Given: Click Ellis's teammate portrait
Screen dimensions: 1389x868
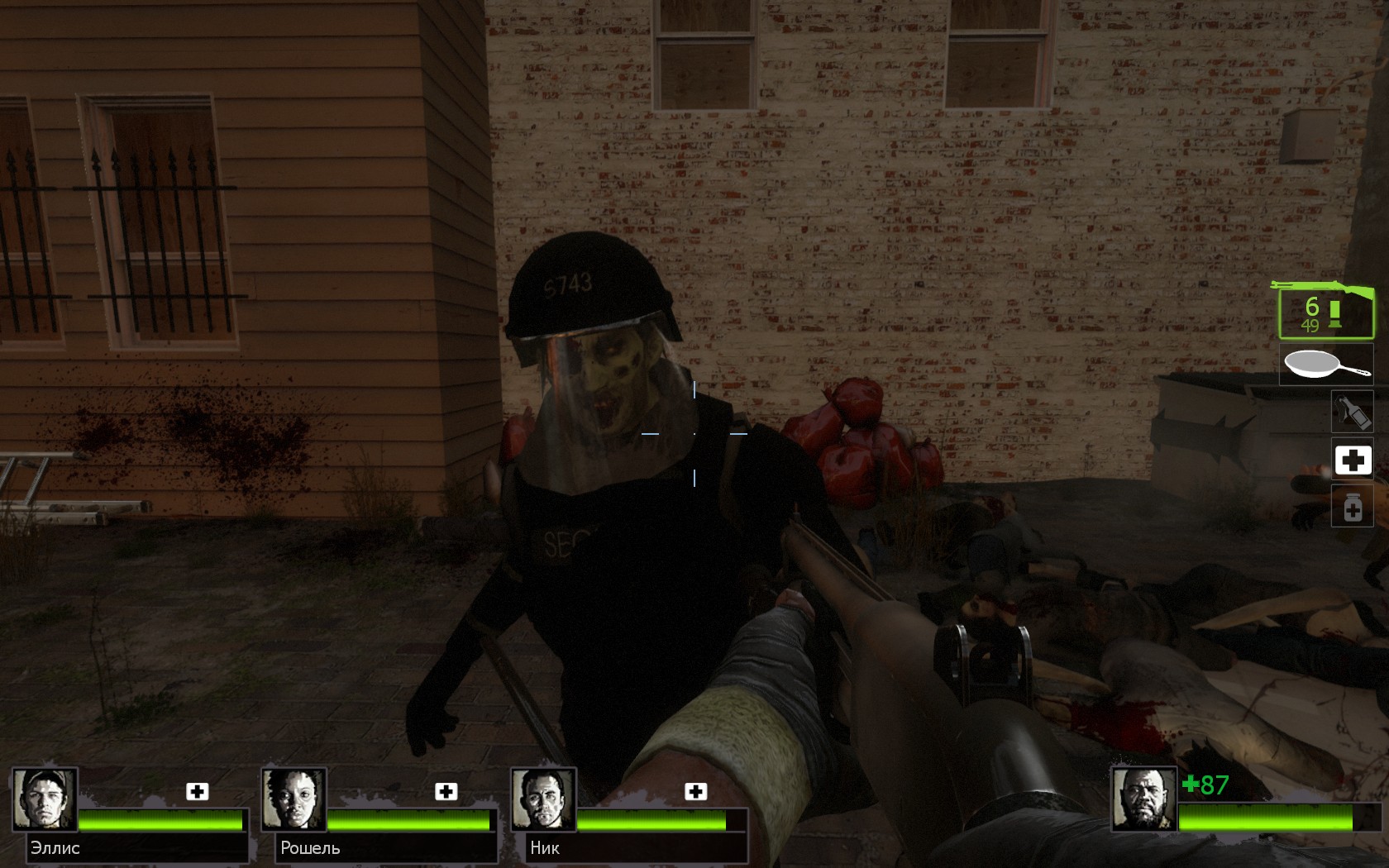Looking at the screenshot, I should pos(45,799).
